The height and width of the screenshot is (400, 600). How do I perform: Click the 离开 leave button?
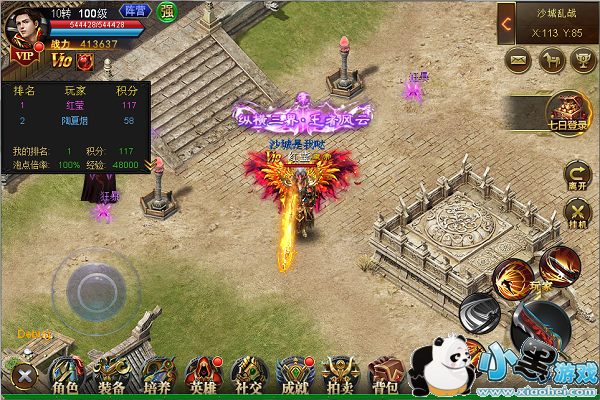(x=576, y=175)
